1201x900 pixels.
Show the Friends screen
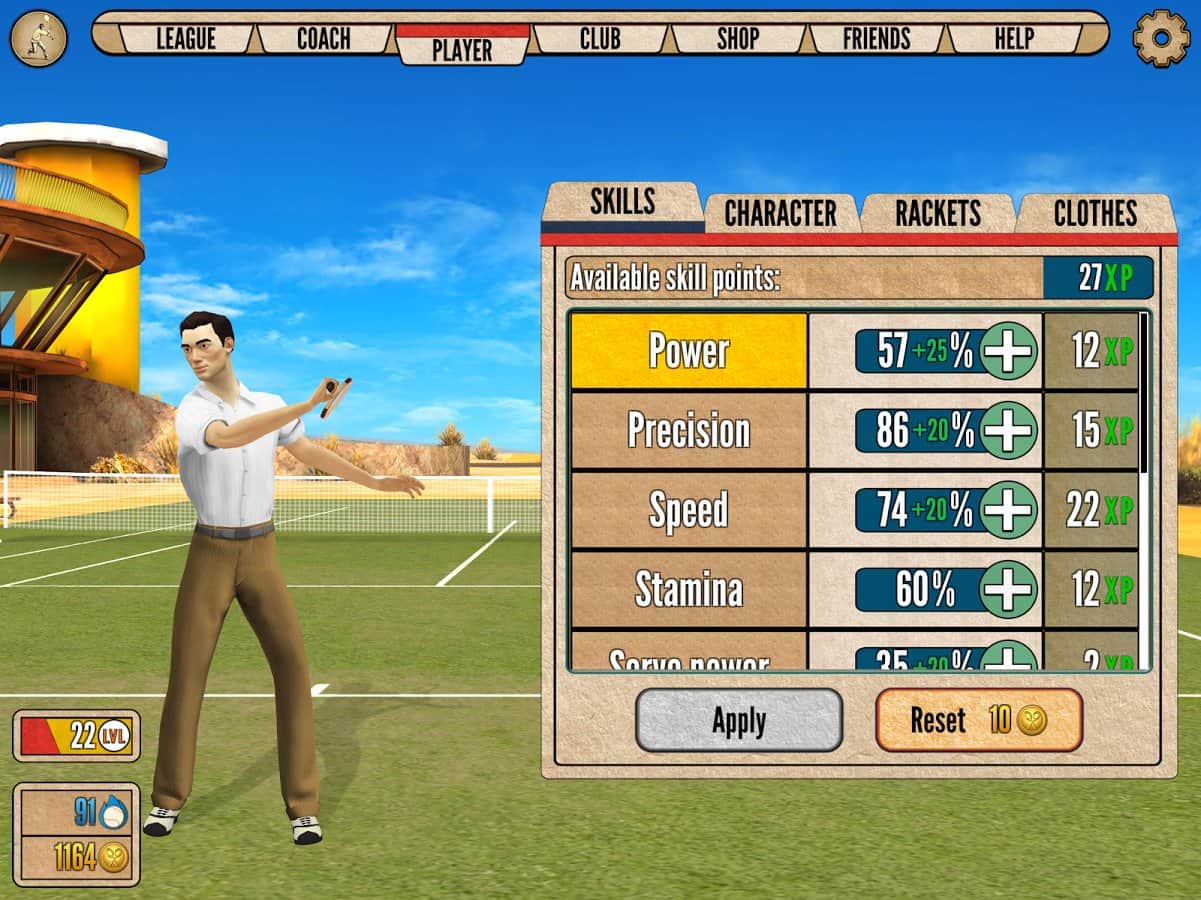point(876,39)
